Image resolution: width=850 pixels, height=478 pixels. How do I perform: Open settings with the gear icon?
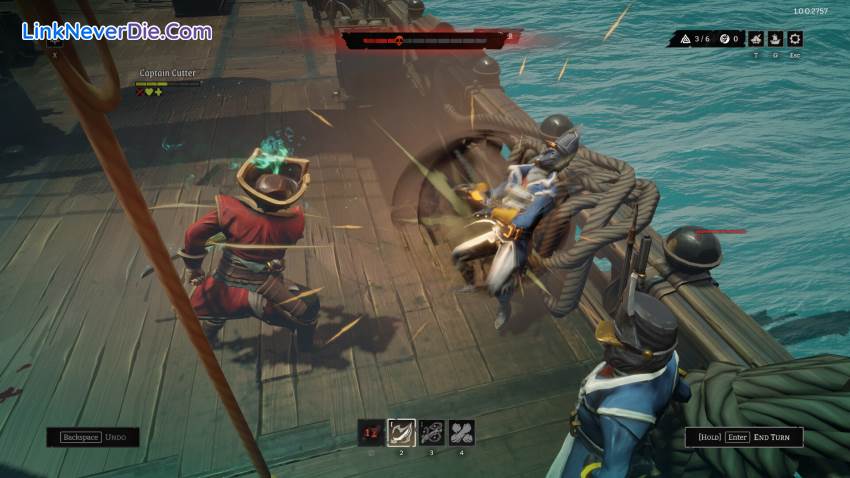pyautogui.click(x=795, y=39)
